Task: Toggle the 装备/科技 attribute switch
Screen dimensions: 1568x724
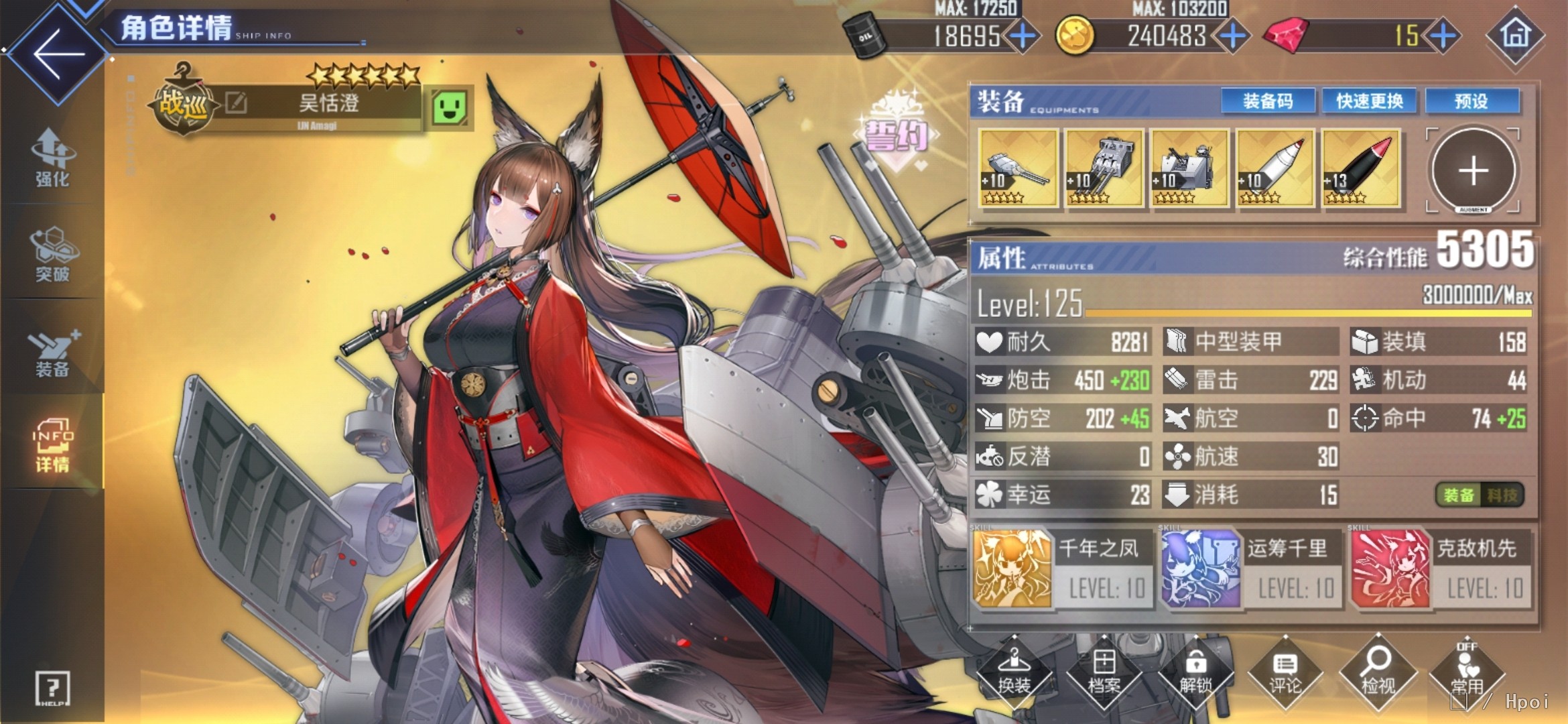Action: (x=1480, y=495)
